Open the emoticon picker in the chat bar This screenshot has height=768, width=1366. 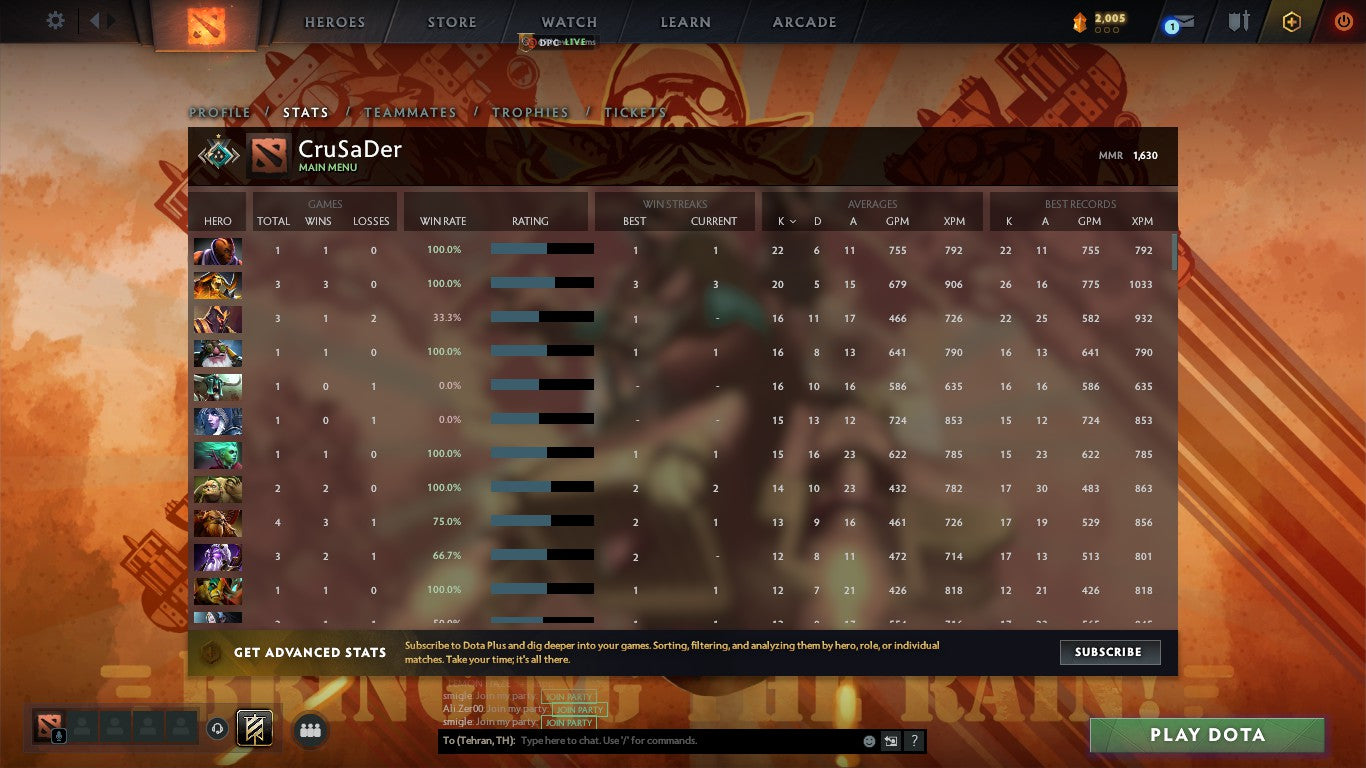click(869, 740)
